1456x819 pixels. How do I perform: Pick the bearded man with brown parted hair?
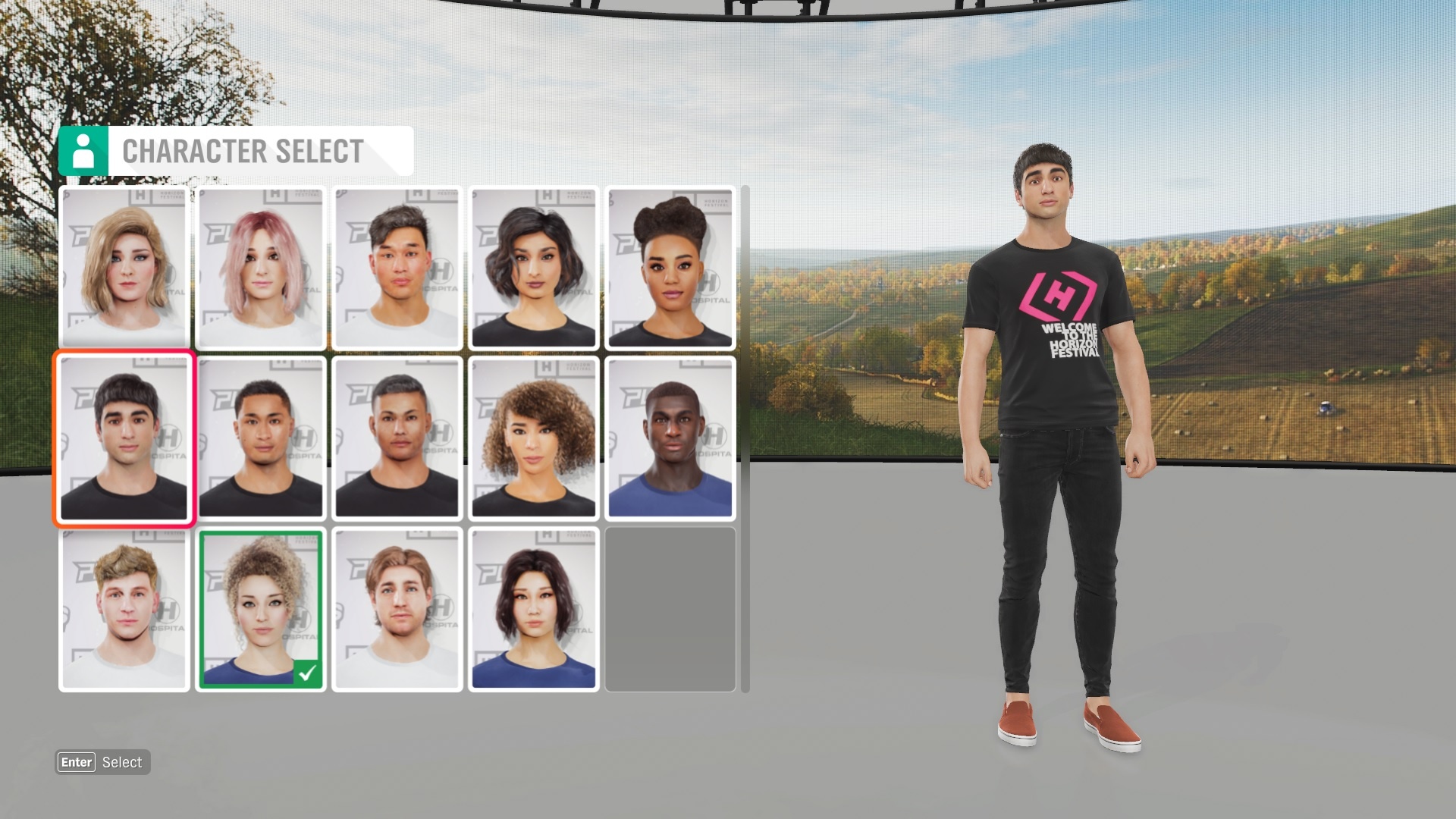click(397, 610)
